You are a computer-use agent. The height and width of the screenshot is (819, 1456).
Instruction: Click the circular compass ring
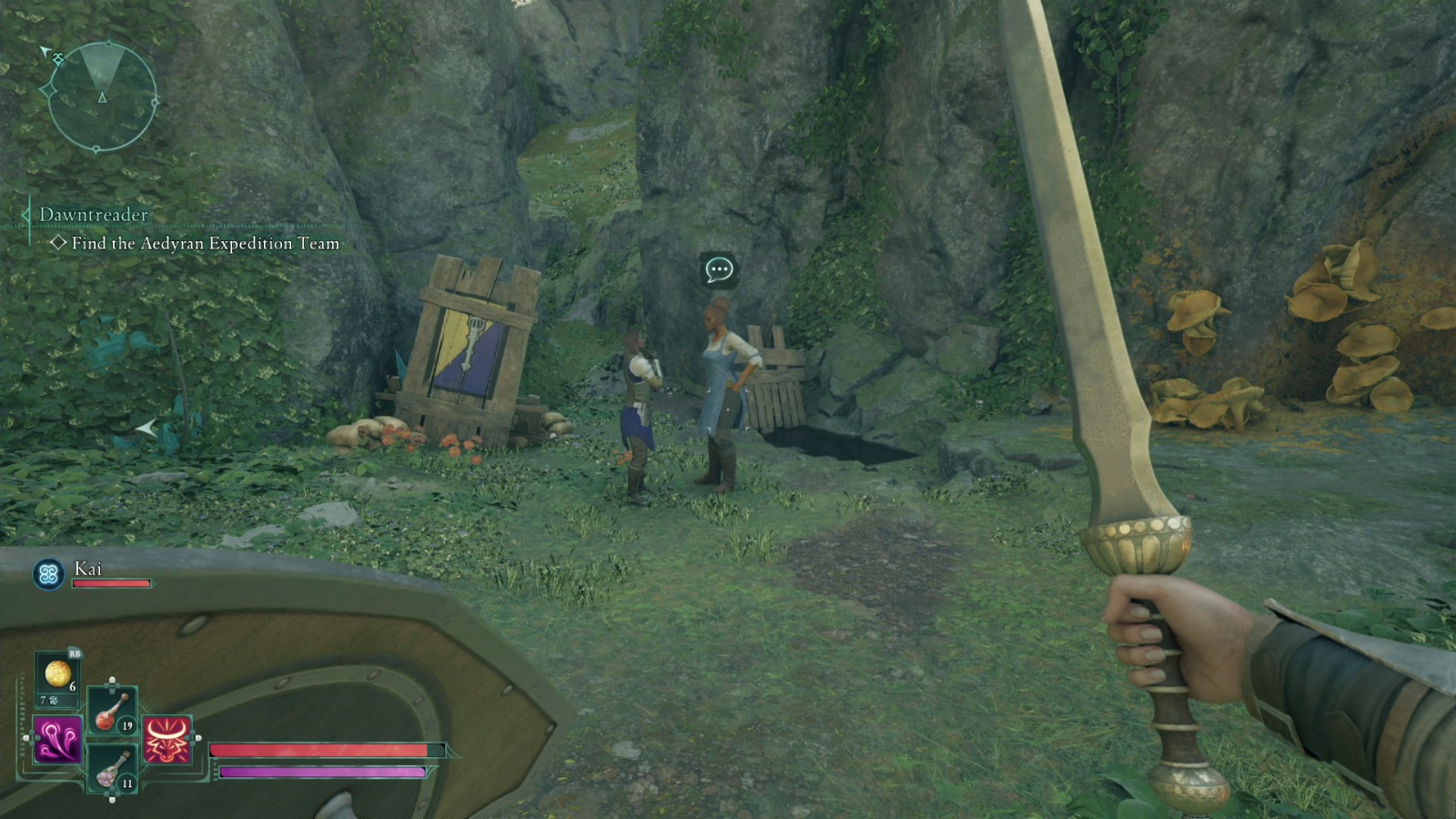point(155,102)
